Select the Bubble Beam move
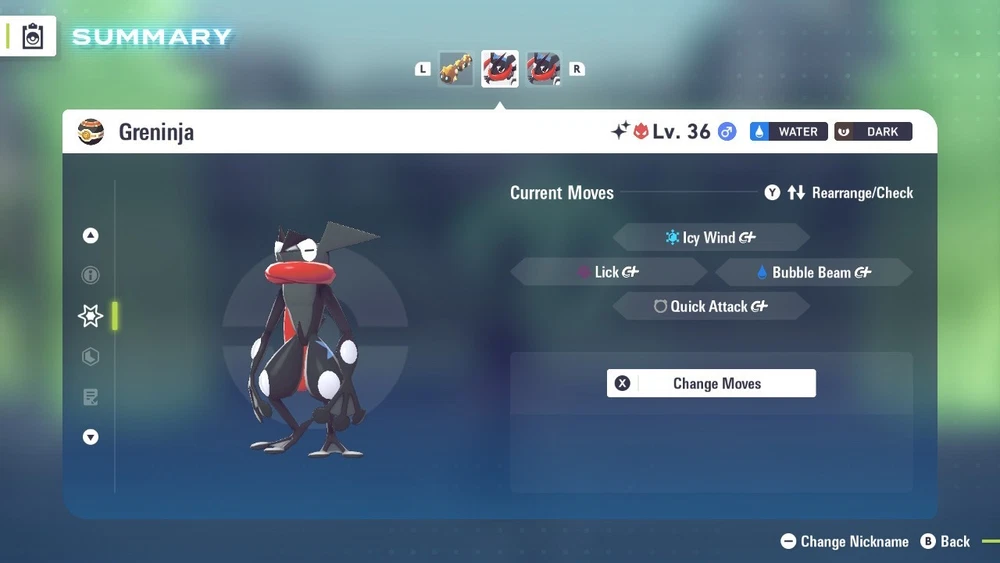Screen dimensions: 1000x563 click(814, 272)
